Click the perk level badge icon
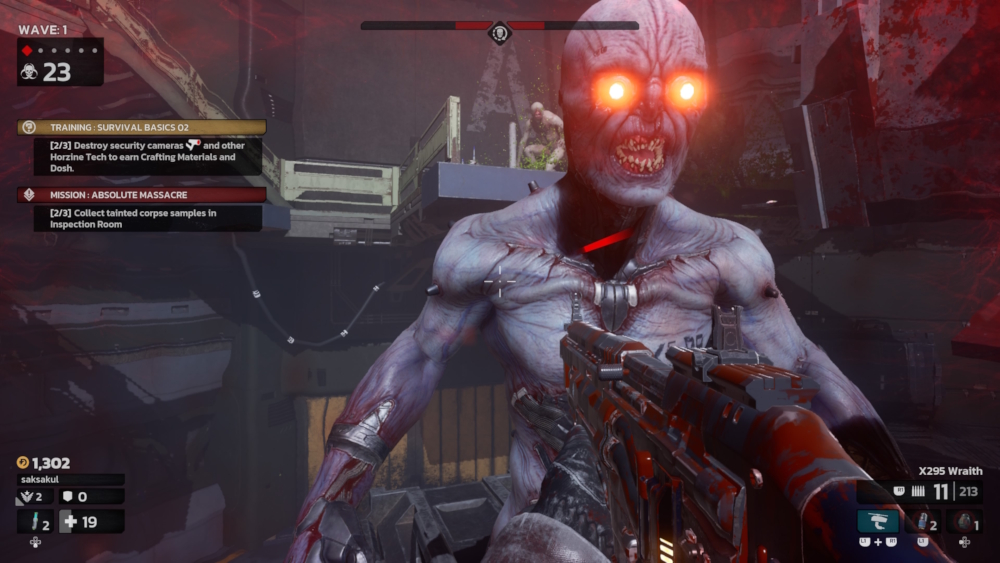 tap(27, 497)
